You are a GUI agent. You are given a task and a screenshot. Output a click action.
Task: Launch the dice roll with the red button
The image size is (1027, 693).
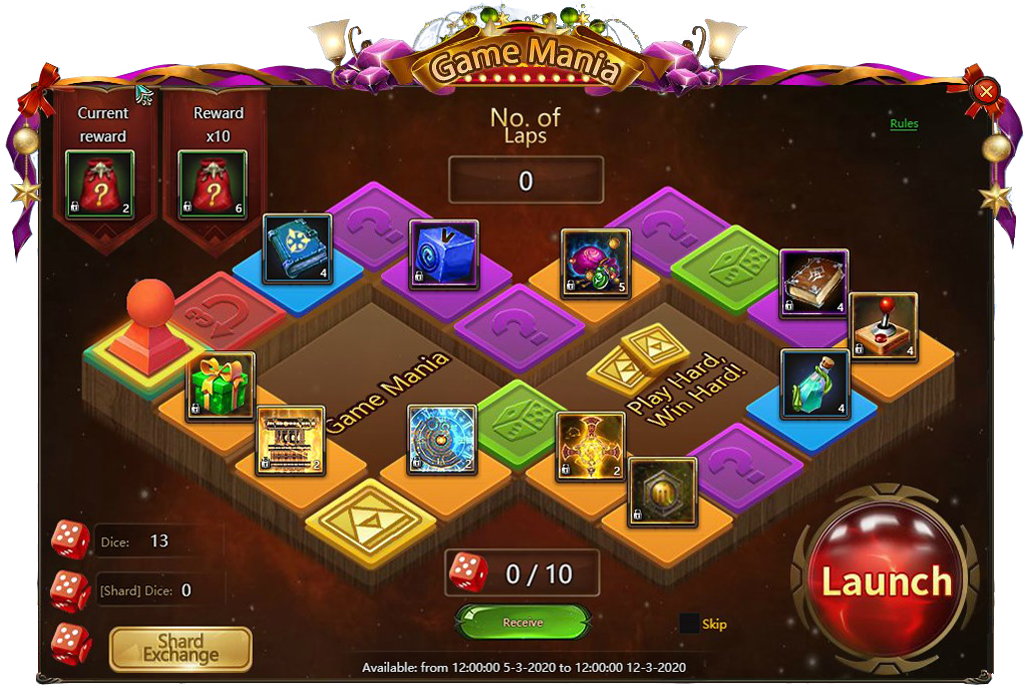click(x=886, y=581)
